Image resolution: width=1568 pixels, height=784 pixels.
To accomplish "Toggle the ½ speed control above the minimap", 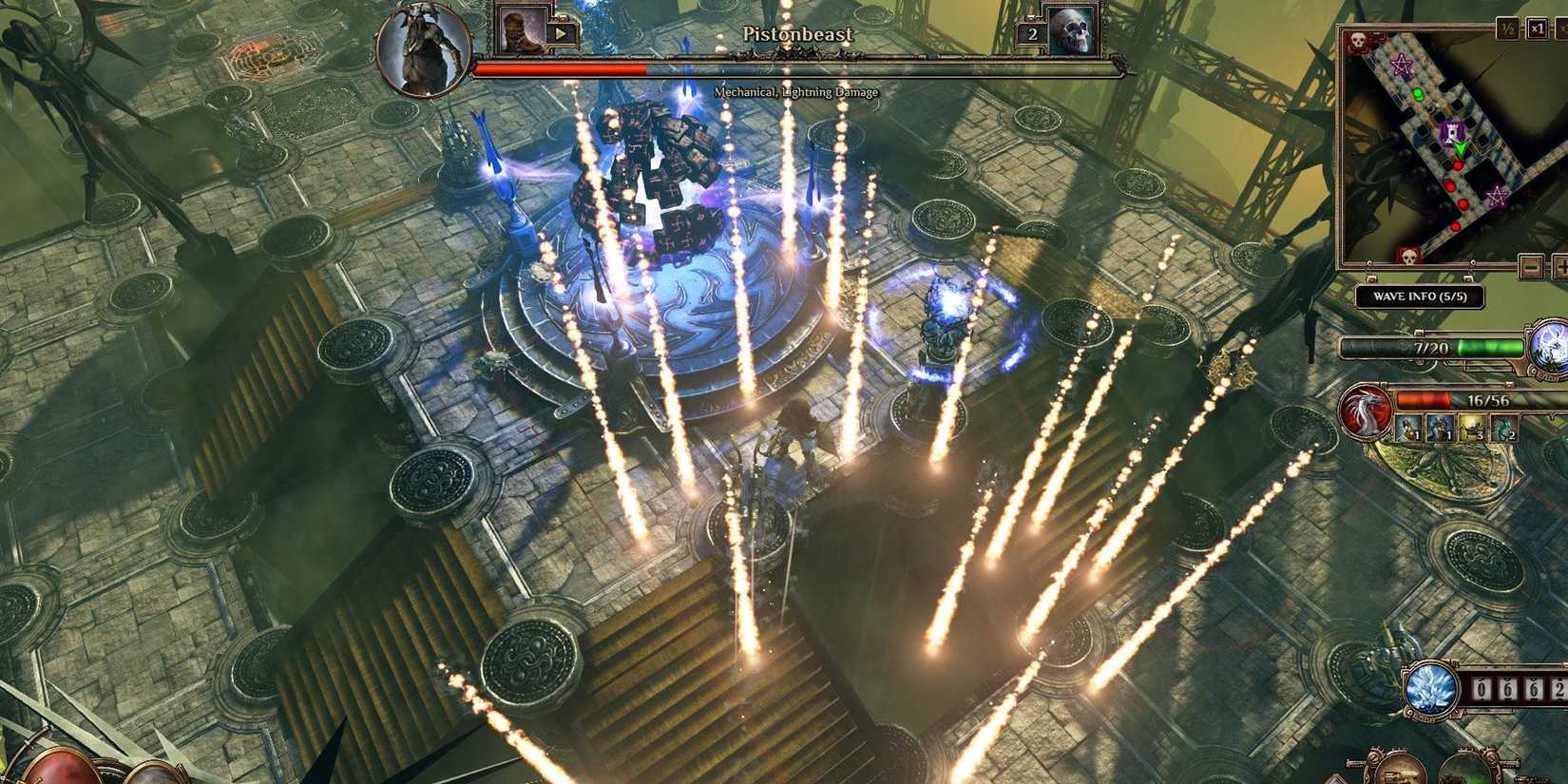I will (x=1508, y=29).
